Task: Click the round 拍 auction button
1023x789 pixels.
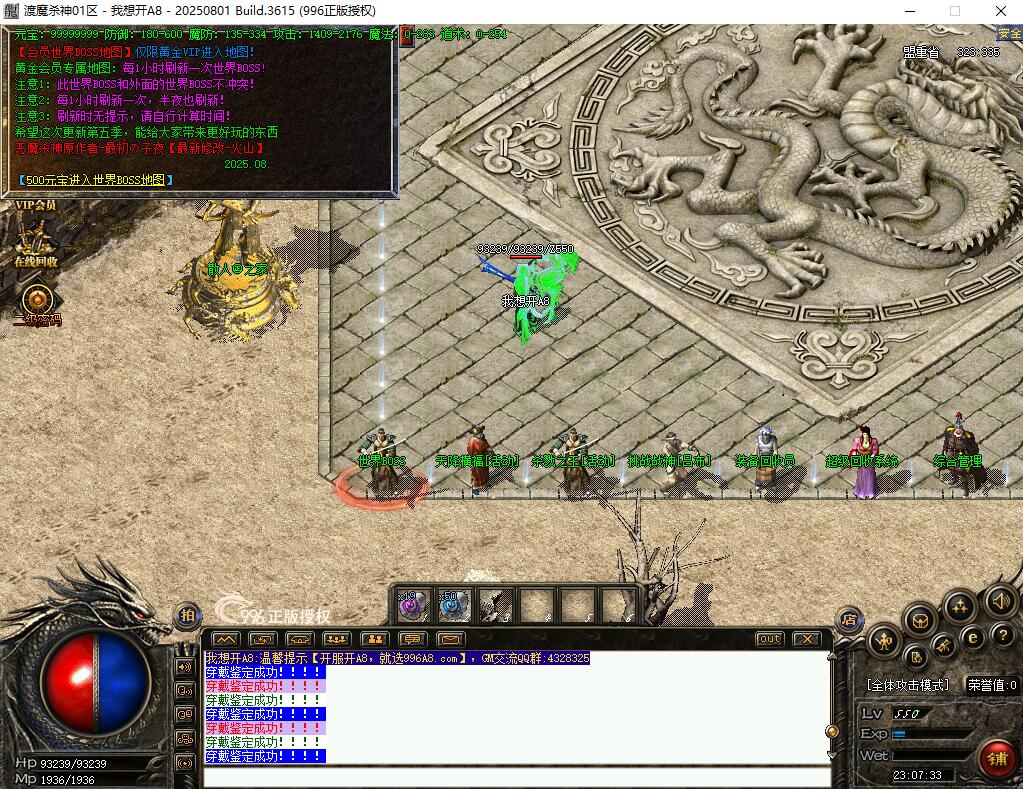Action: point(187,615)
